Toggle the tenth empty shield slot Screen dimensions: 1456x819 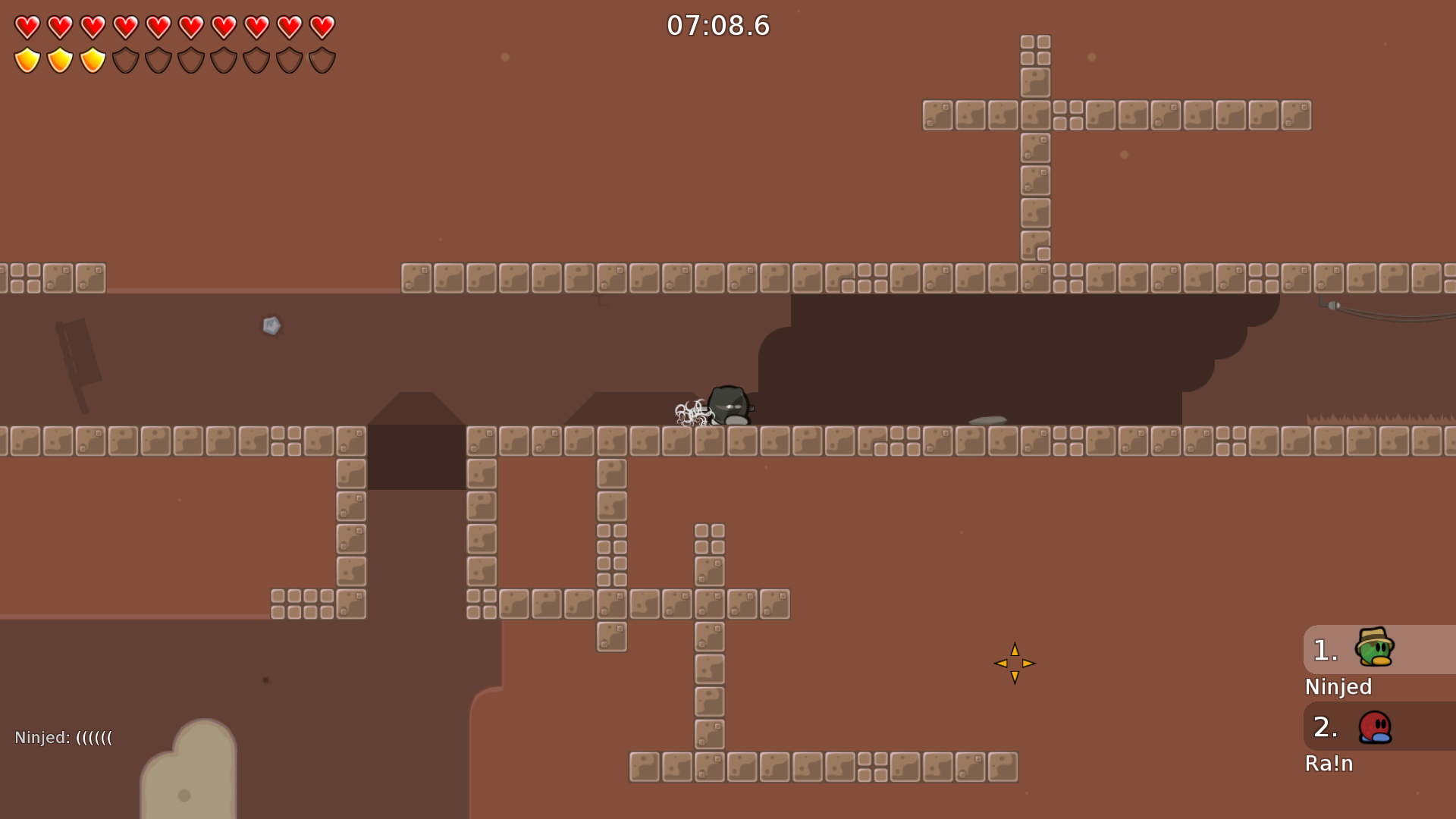(x=323, y=58)
